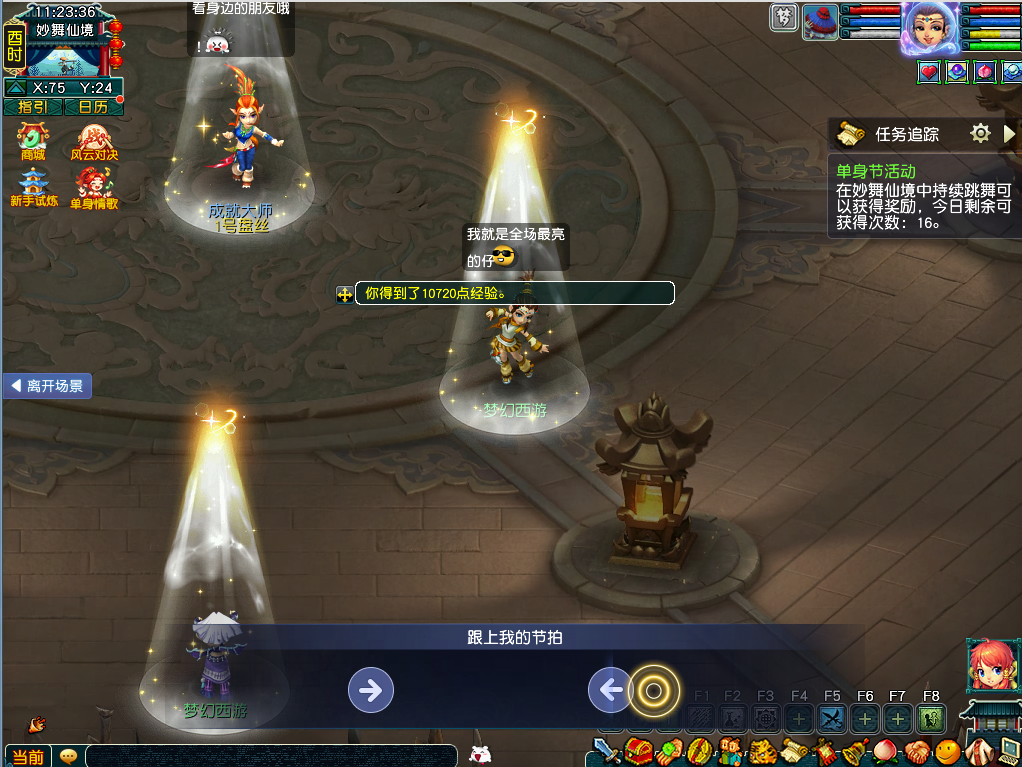Open the 日历 calendar

[x=92, y=107]
